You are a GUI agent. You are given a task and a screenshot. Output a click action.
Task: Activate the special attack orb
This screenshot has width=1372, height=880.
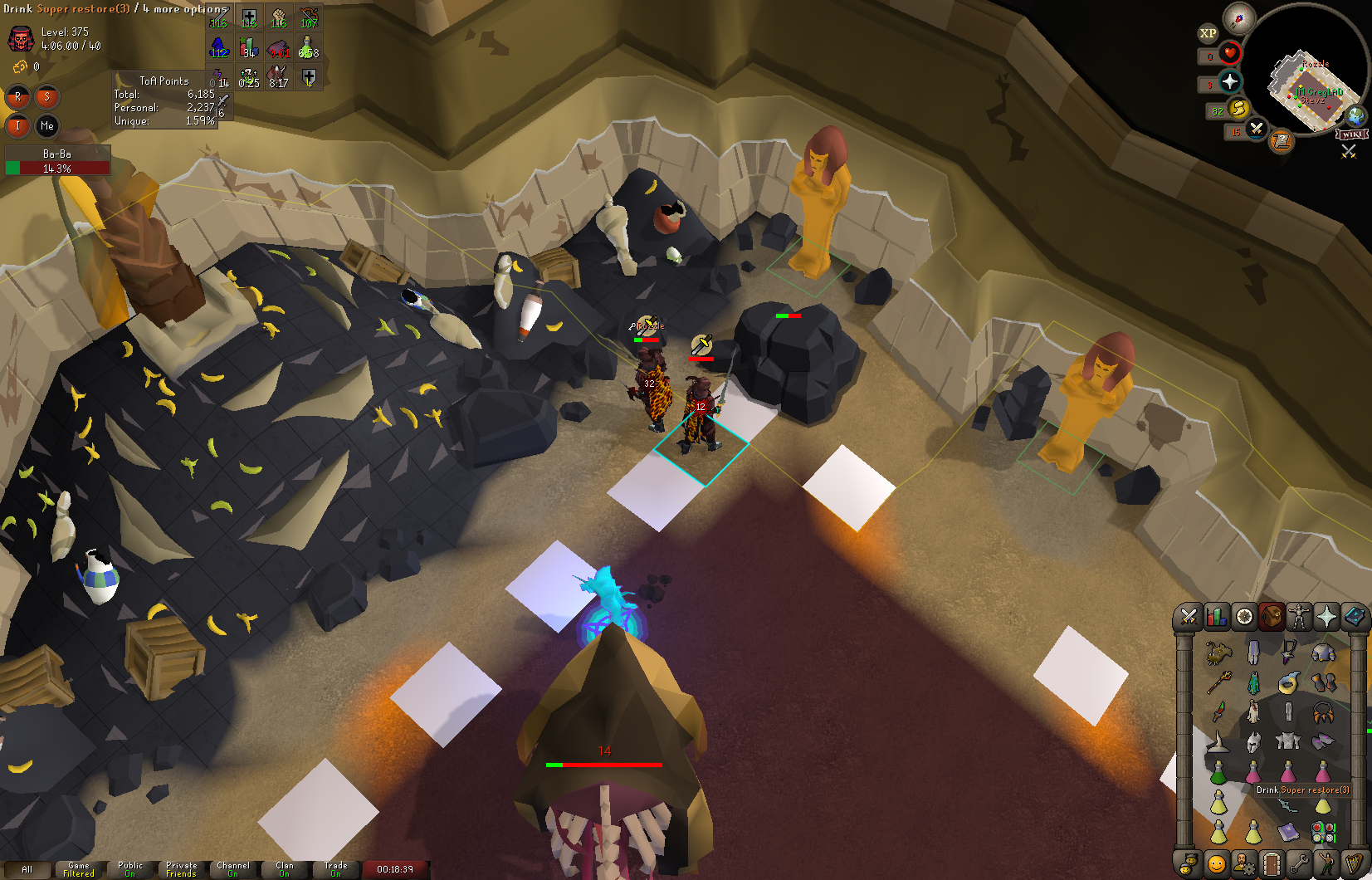pyautogui.click(x=1256, y=129)
